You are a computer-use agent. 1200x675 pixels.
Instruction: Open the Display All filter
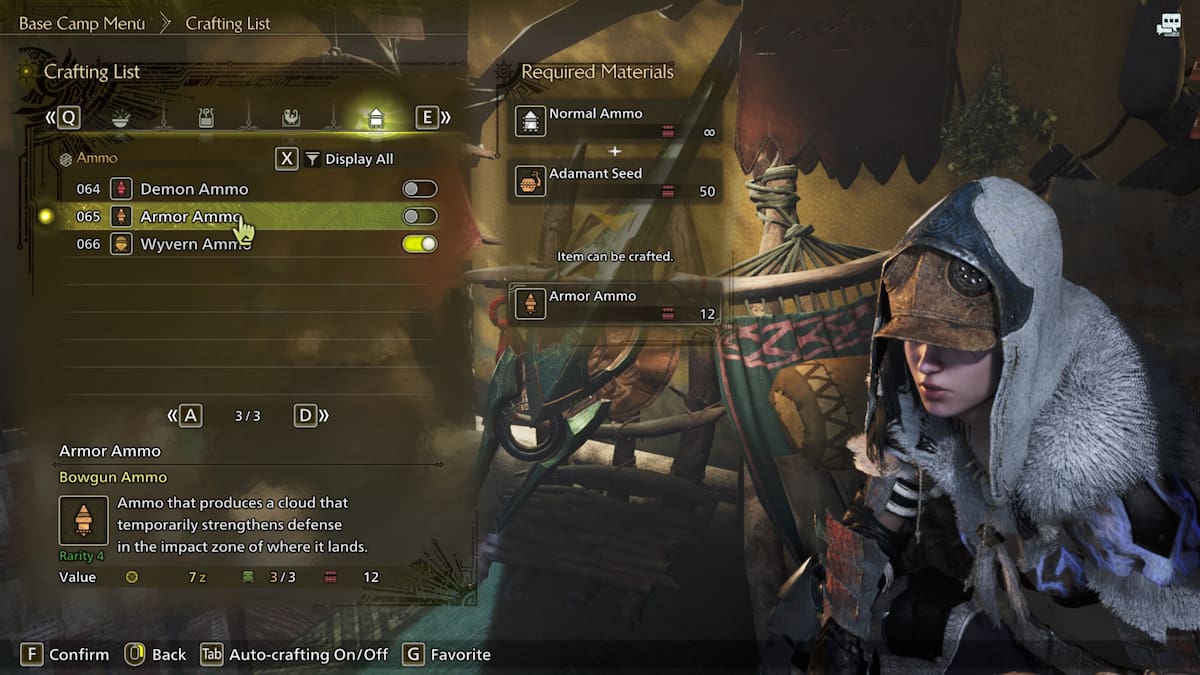coord(348,159)
